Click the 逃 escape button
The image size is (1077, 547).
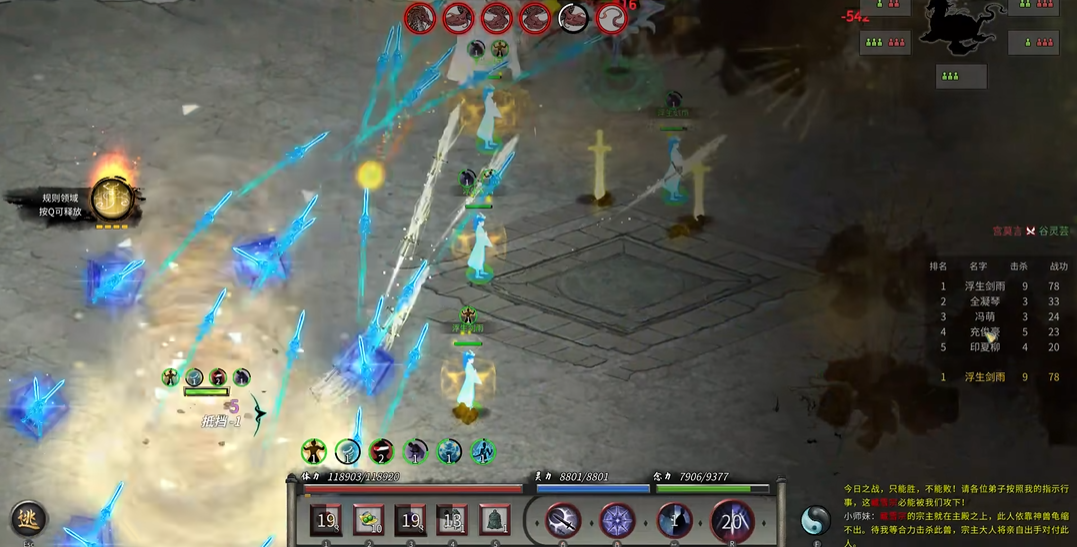28,519
